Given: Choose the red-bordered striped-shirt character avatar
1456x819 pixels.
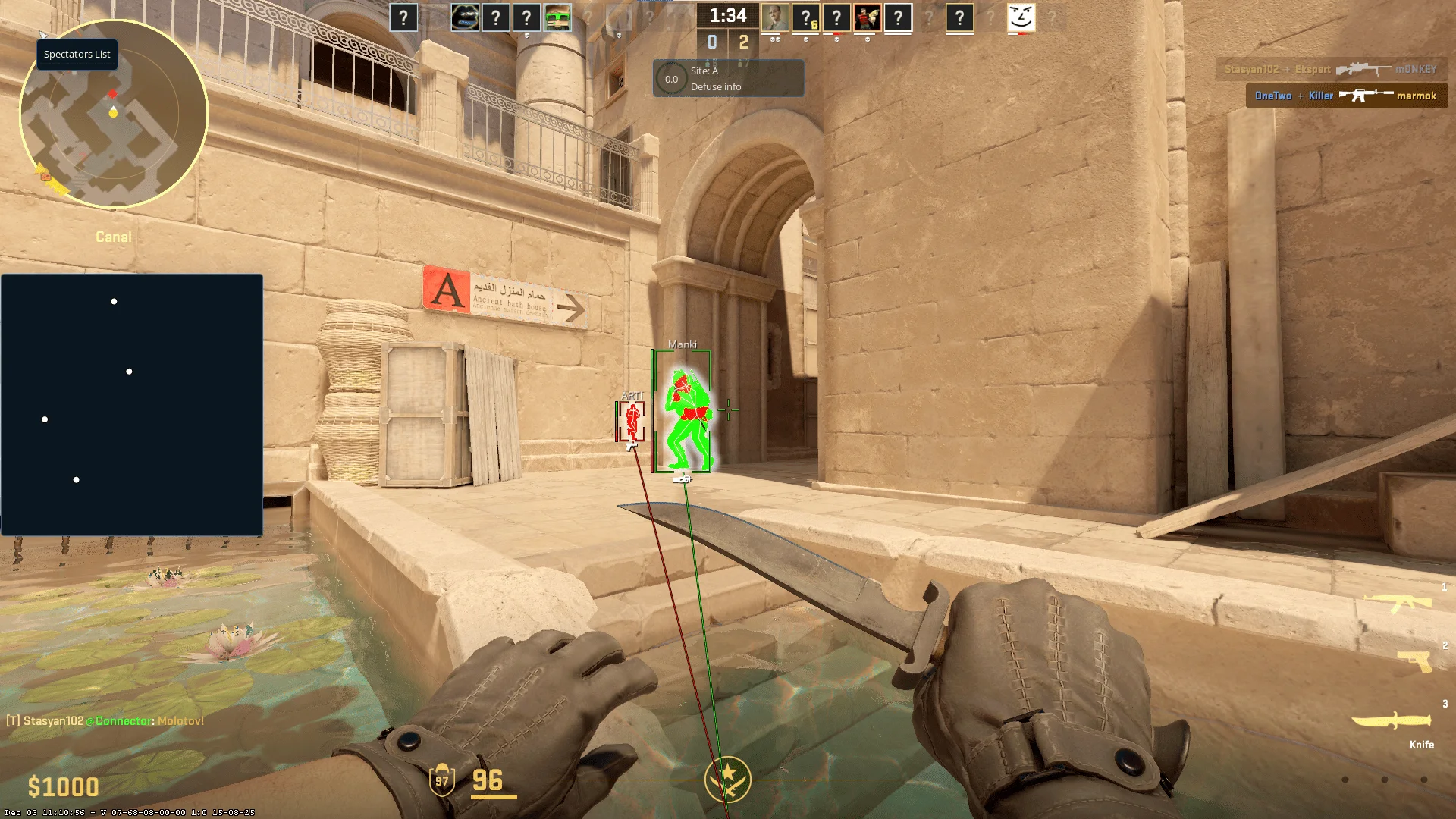Looking at the screenshot, I should pos(867,17).
